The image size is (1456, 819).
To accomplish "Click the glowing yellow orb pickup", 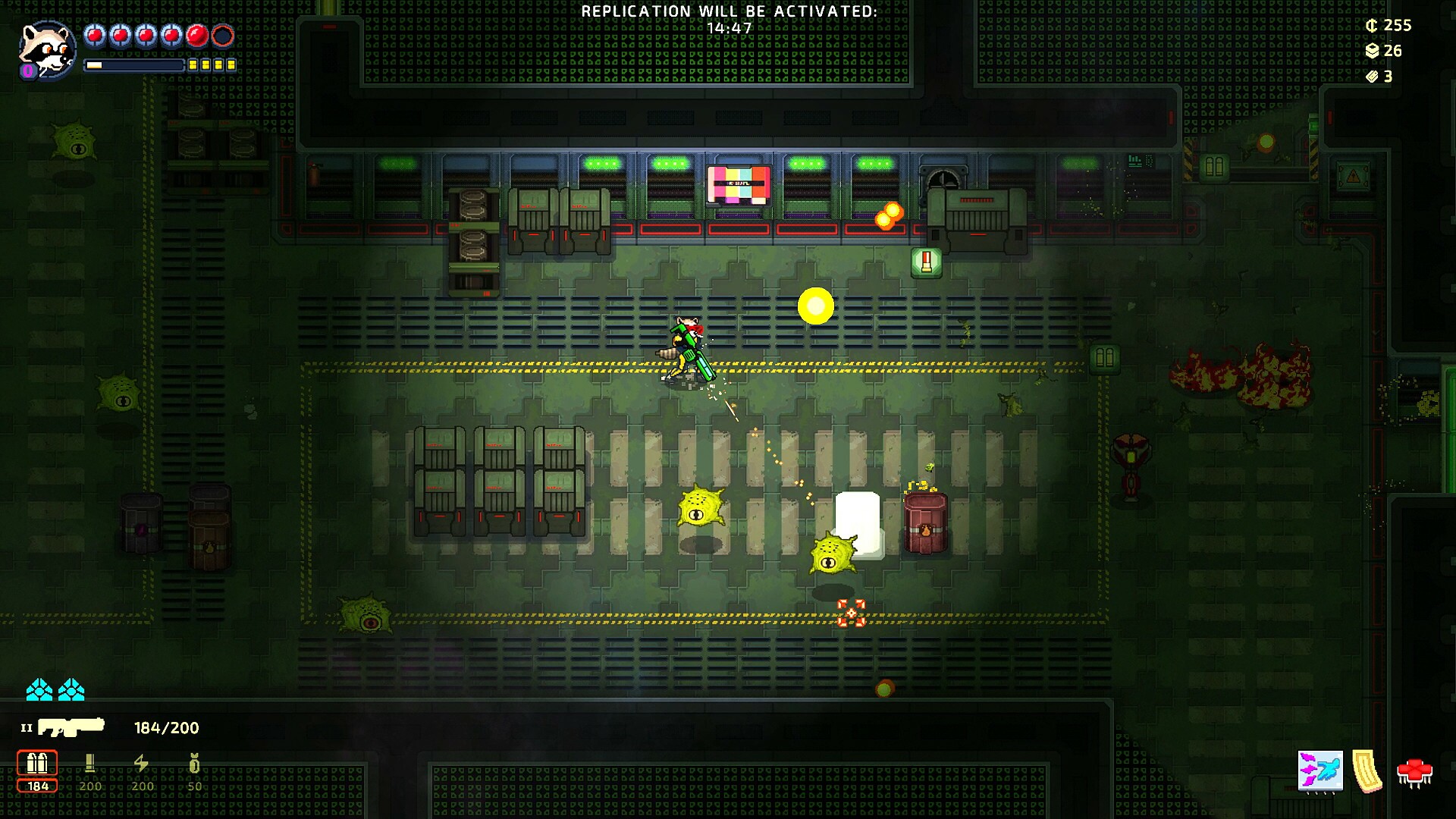I will pos(814,306).
